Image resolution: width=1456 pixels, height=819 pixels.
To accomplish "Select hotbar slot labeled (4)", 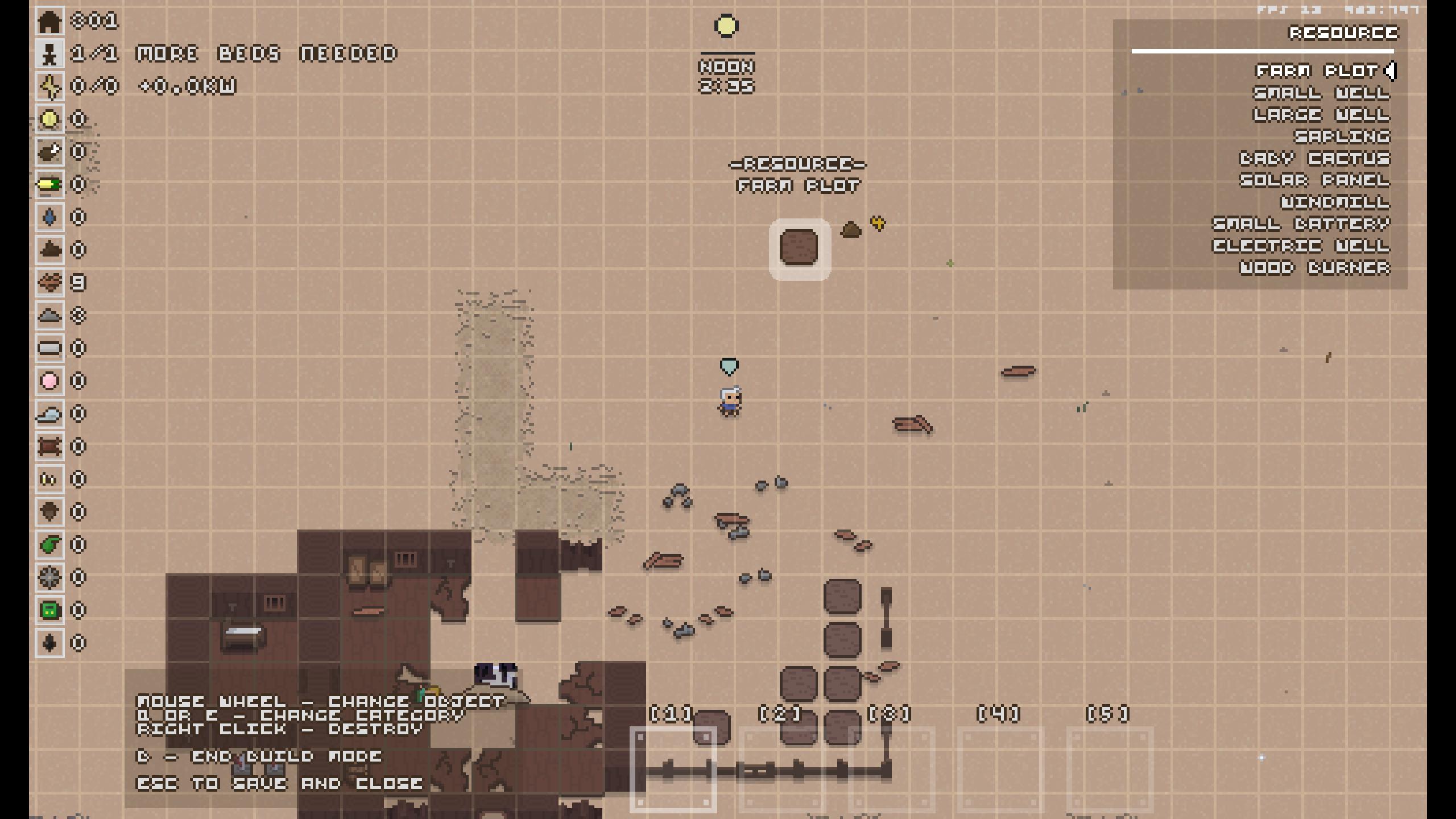I will pos(1000,769).
